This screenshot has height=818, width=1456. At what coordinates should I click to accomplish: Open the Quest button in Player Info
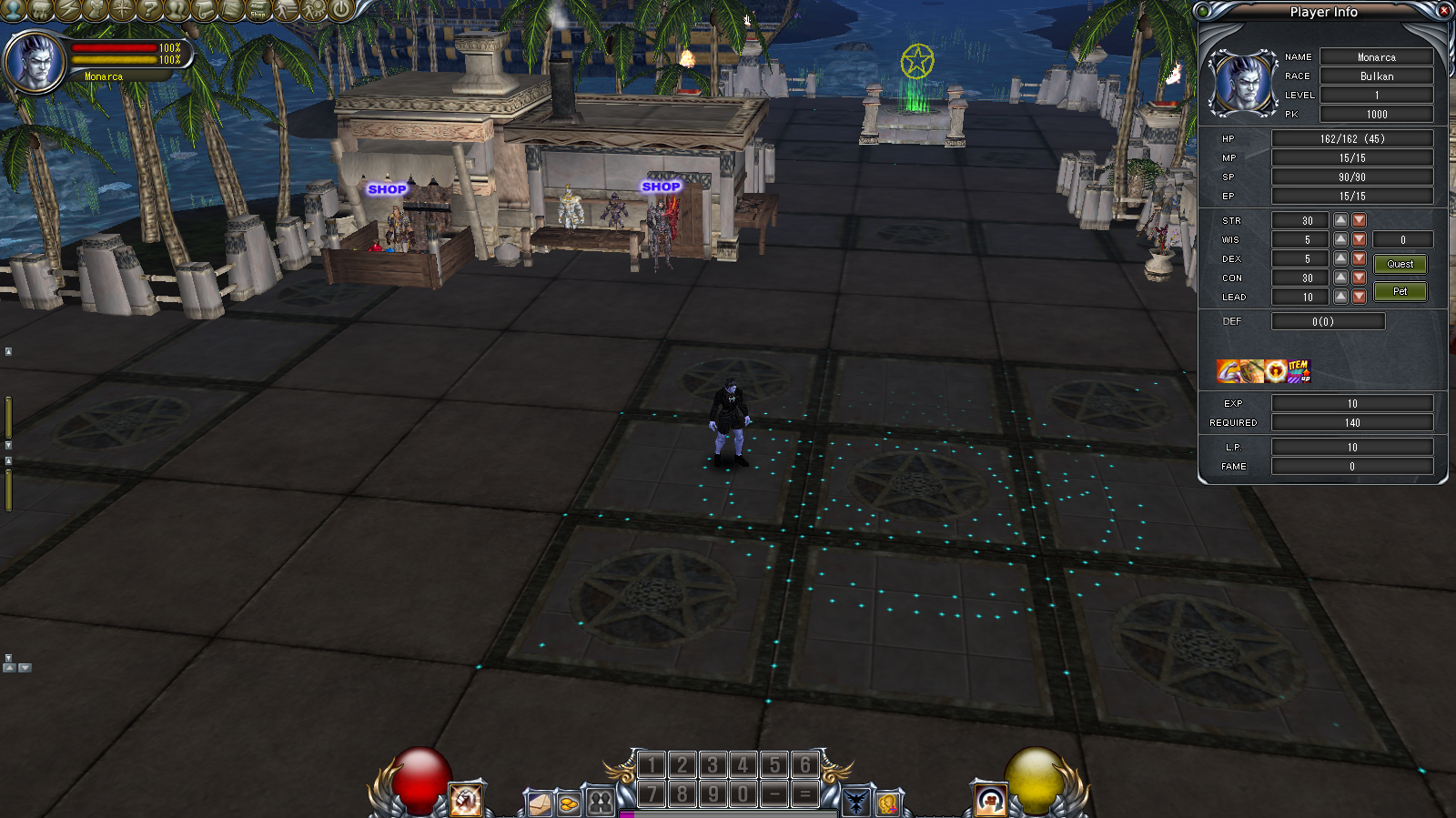tap(1400, 264)
